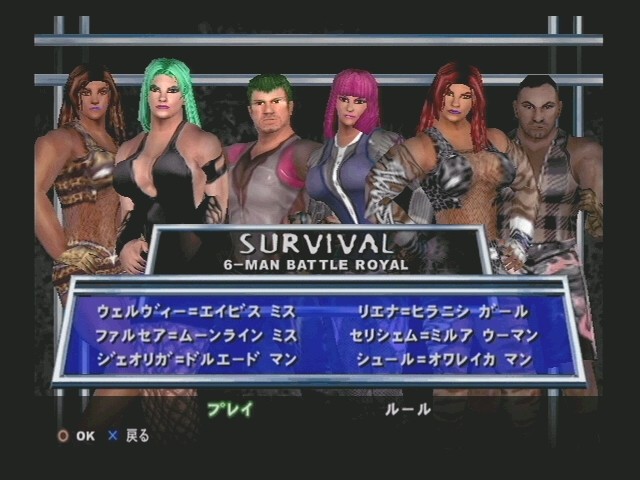Choose the プレイ (Play) option
The width and height of the screenshot is (640, 480).
[230, 409]
